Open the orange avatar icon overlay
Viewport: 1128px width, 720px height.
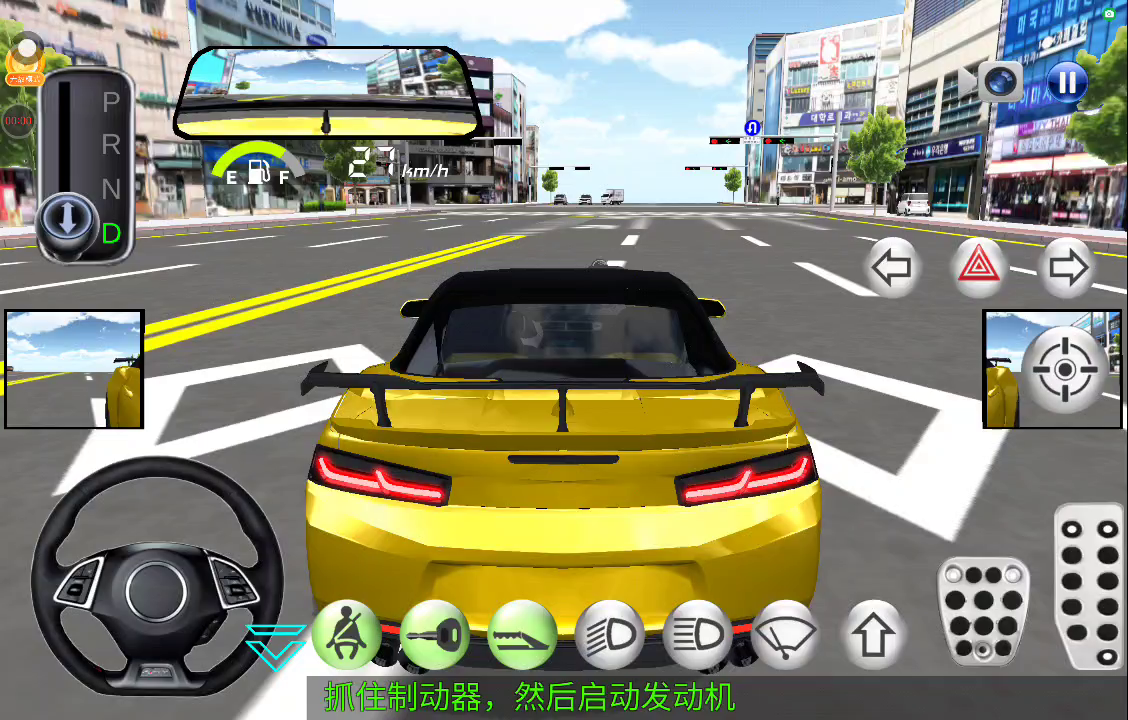pyautogui.click(x=25, y=58)
